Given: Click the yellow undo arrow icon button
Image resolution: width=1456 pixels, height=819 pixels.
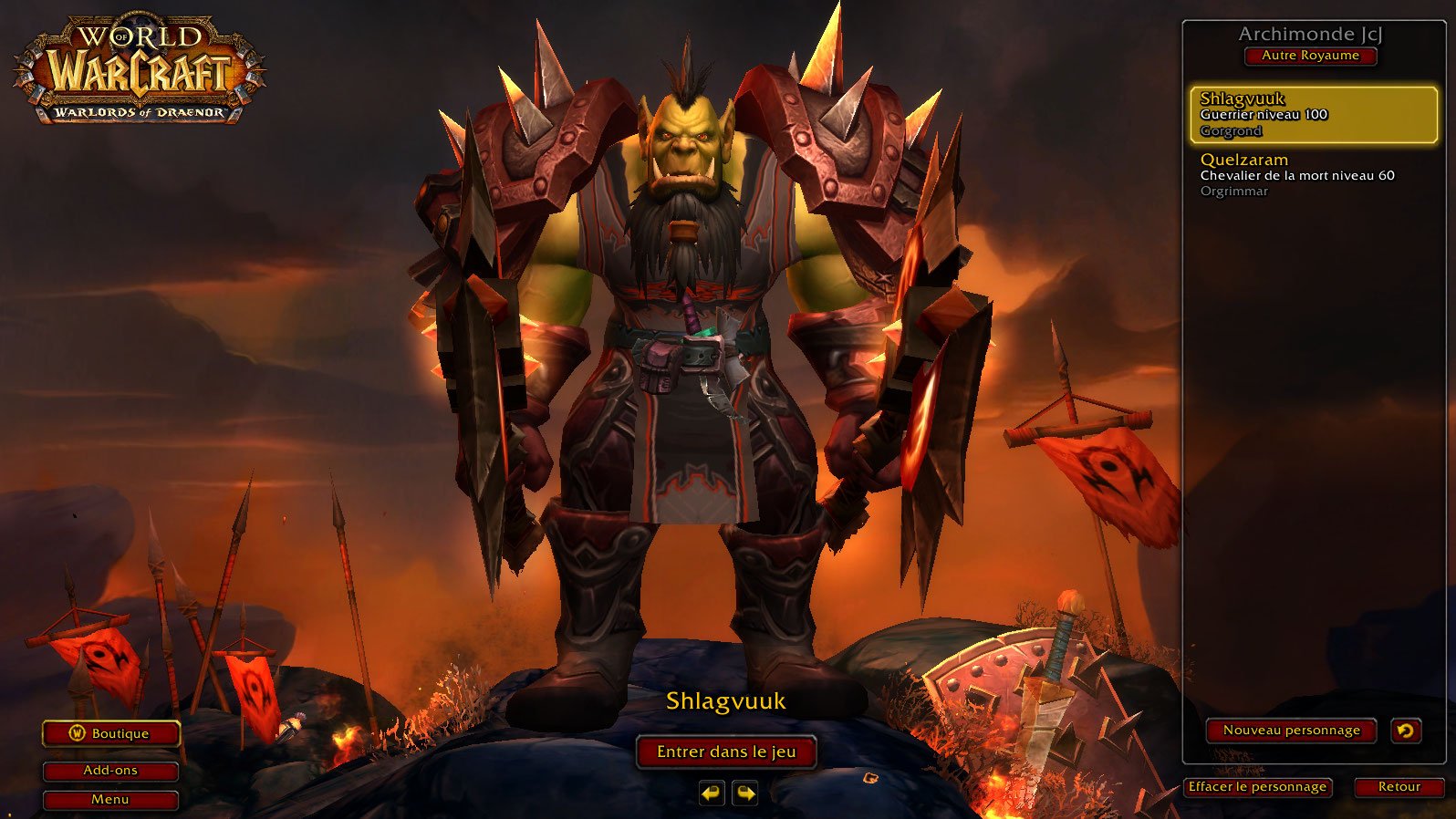Looking at the screenshot, I should point(1406,731).
